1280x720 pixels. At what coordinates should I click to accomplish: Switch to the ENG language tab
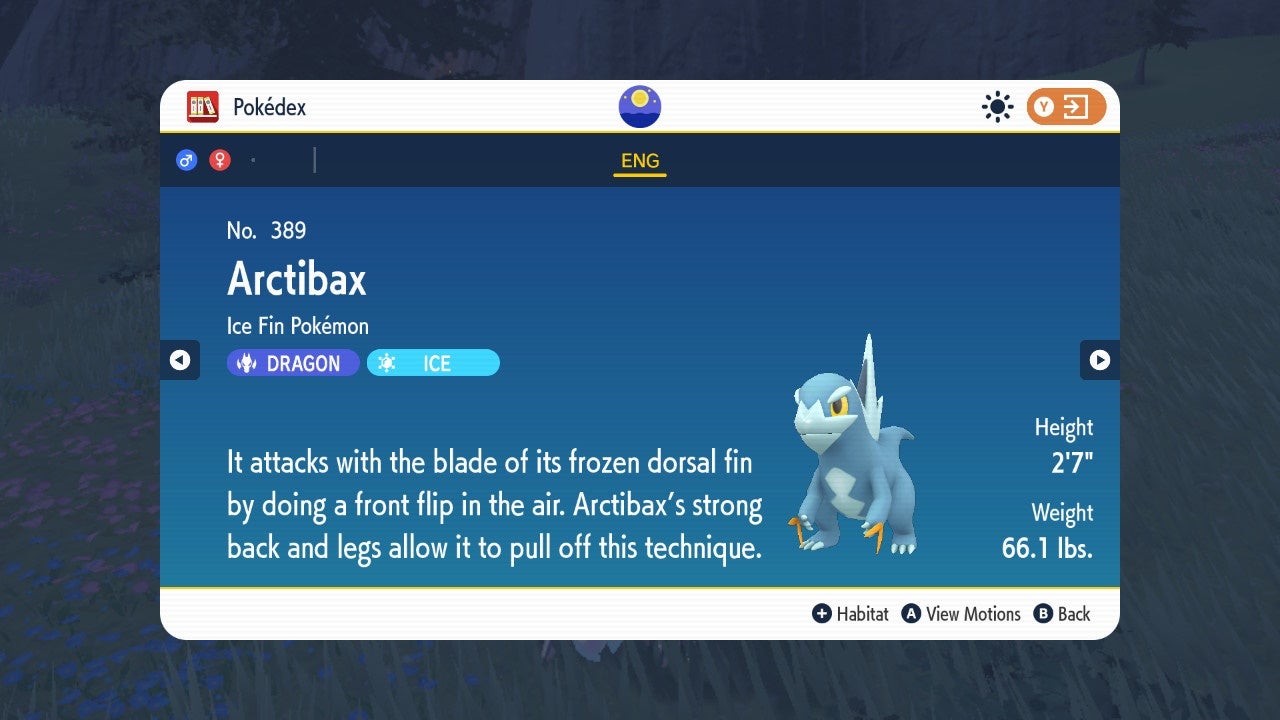pyautogui.click(x=639, y=160)
